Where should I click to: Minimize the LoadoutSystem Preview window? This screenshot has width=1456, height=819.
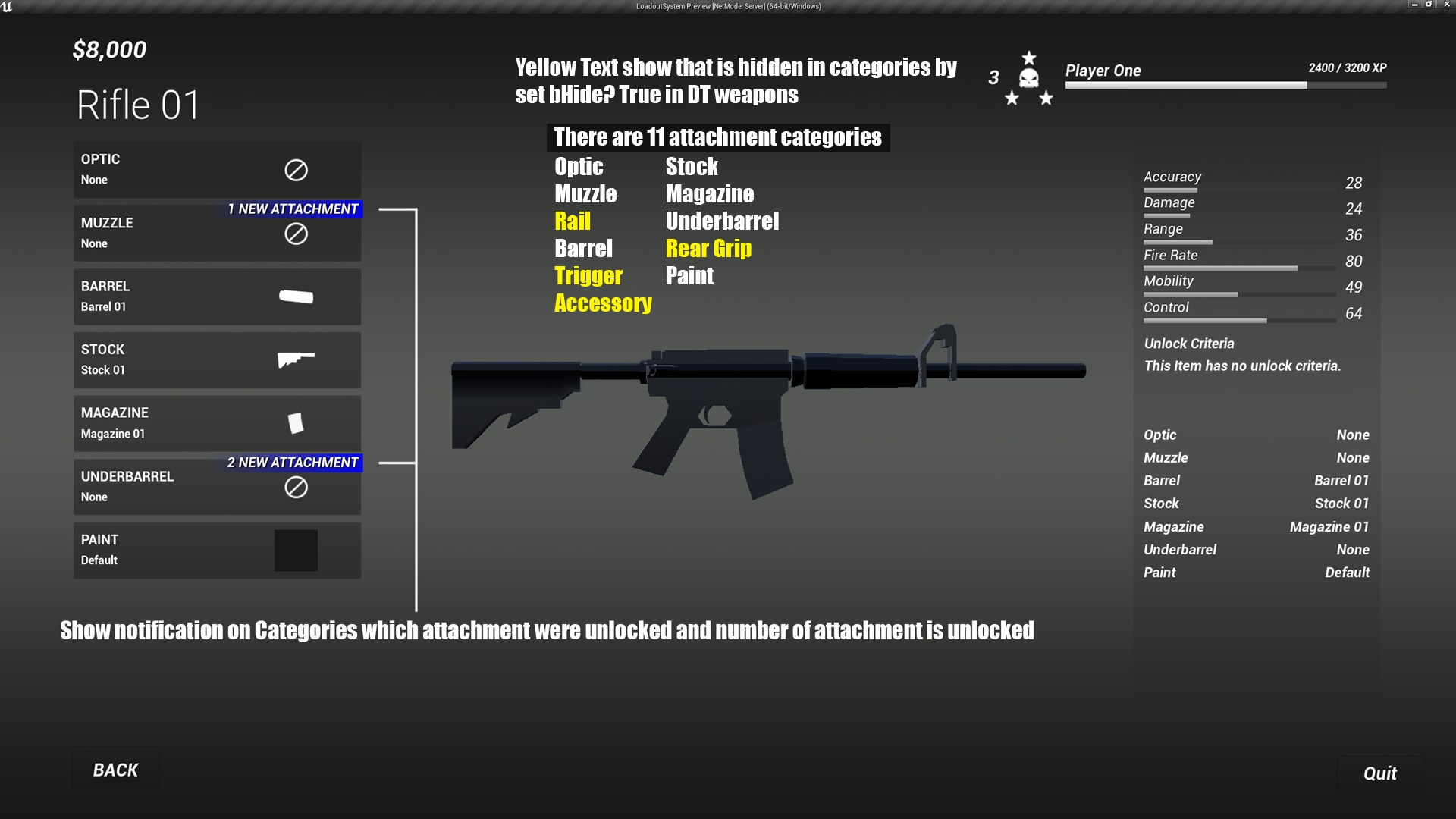(1414, 5)
